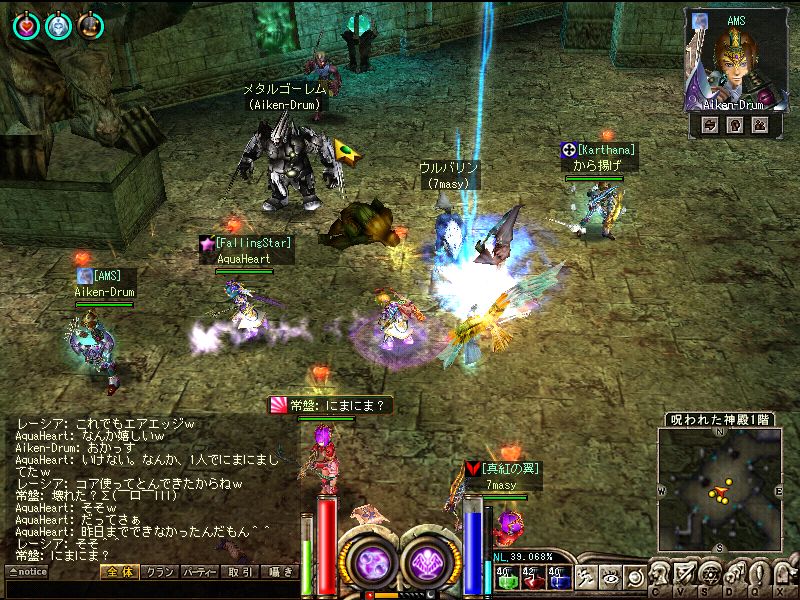Switch to the 取引 chat tab
The image size is (800, 600).
point(240,572)
